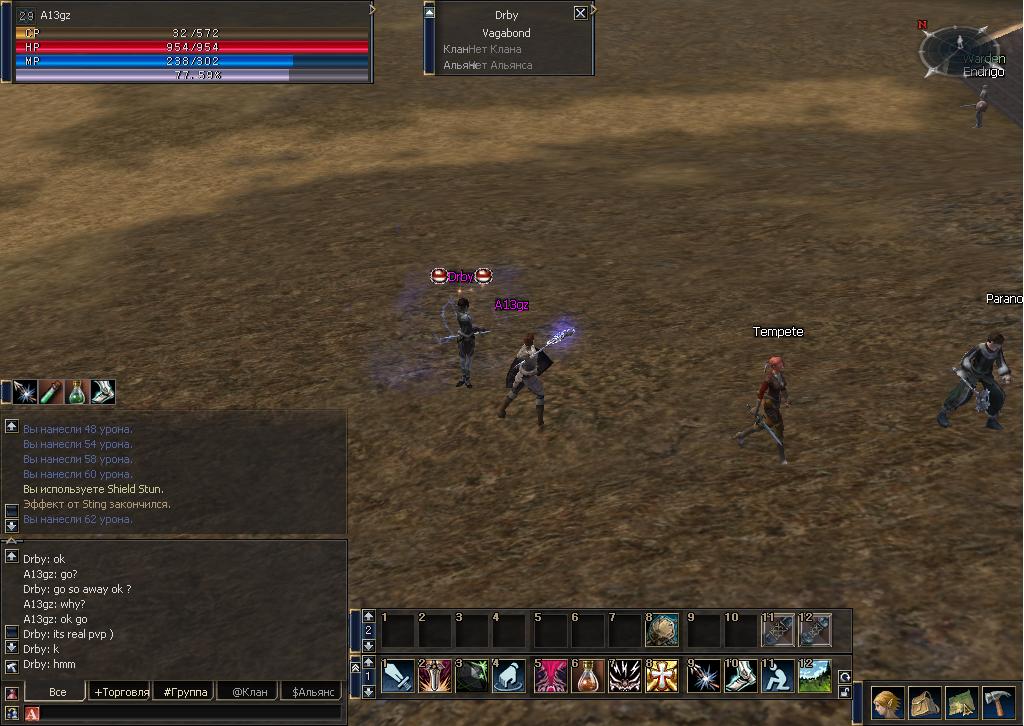Open the character window via elf portrait

[x=887, y=702]
